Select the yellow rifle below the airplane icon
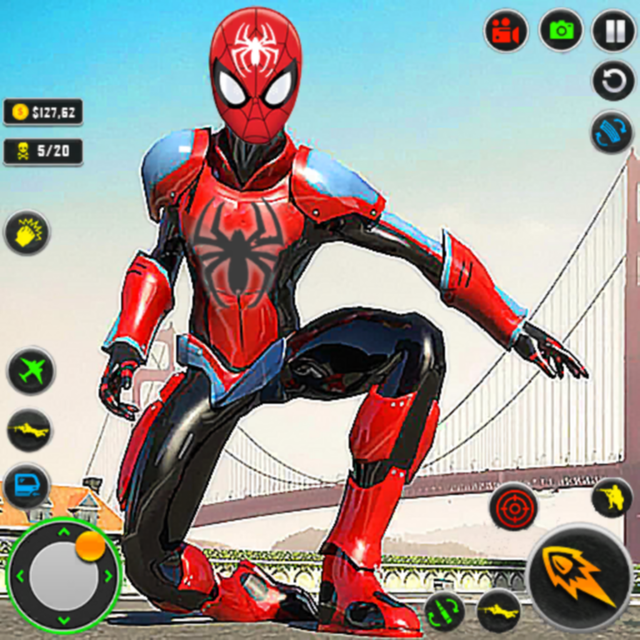640x640 pixels. [x=29, y=430]
